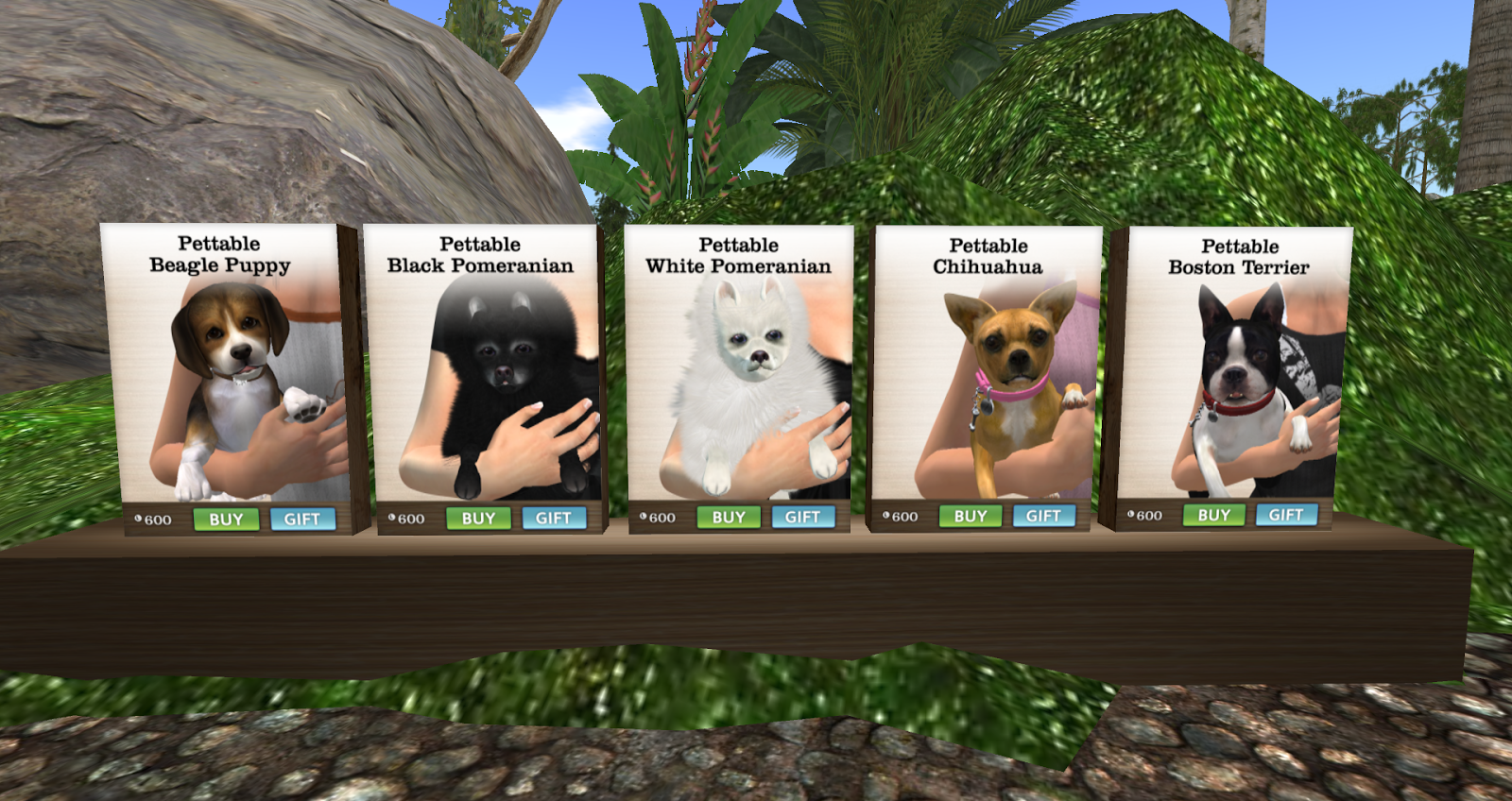Gift the Pettable Black Pomeranian
1512x801 pixels.
(x=556, y=518)
